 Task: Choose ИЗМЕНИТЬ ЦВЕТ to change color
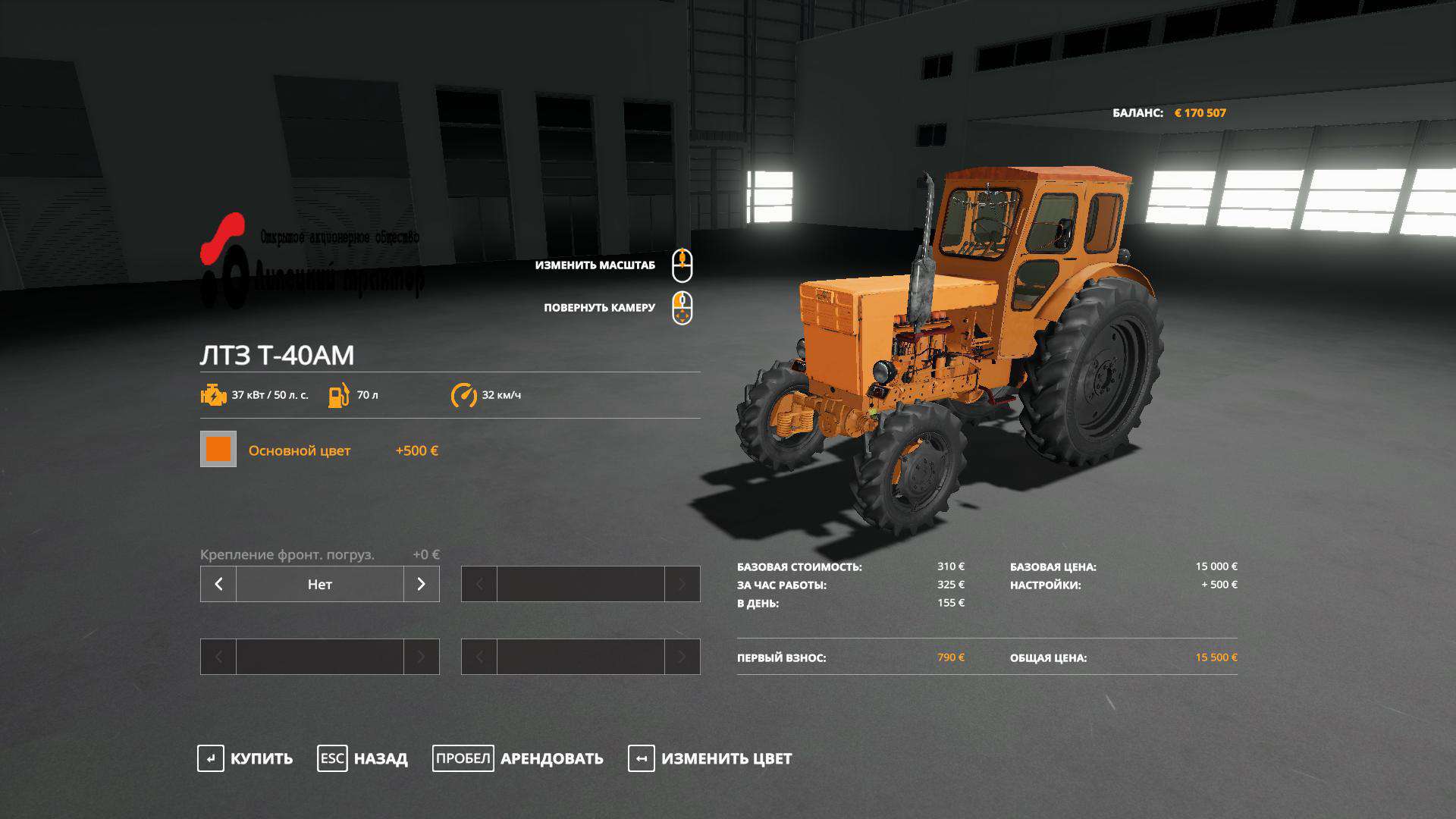pyautogui.click(x=710, y=758)
